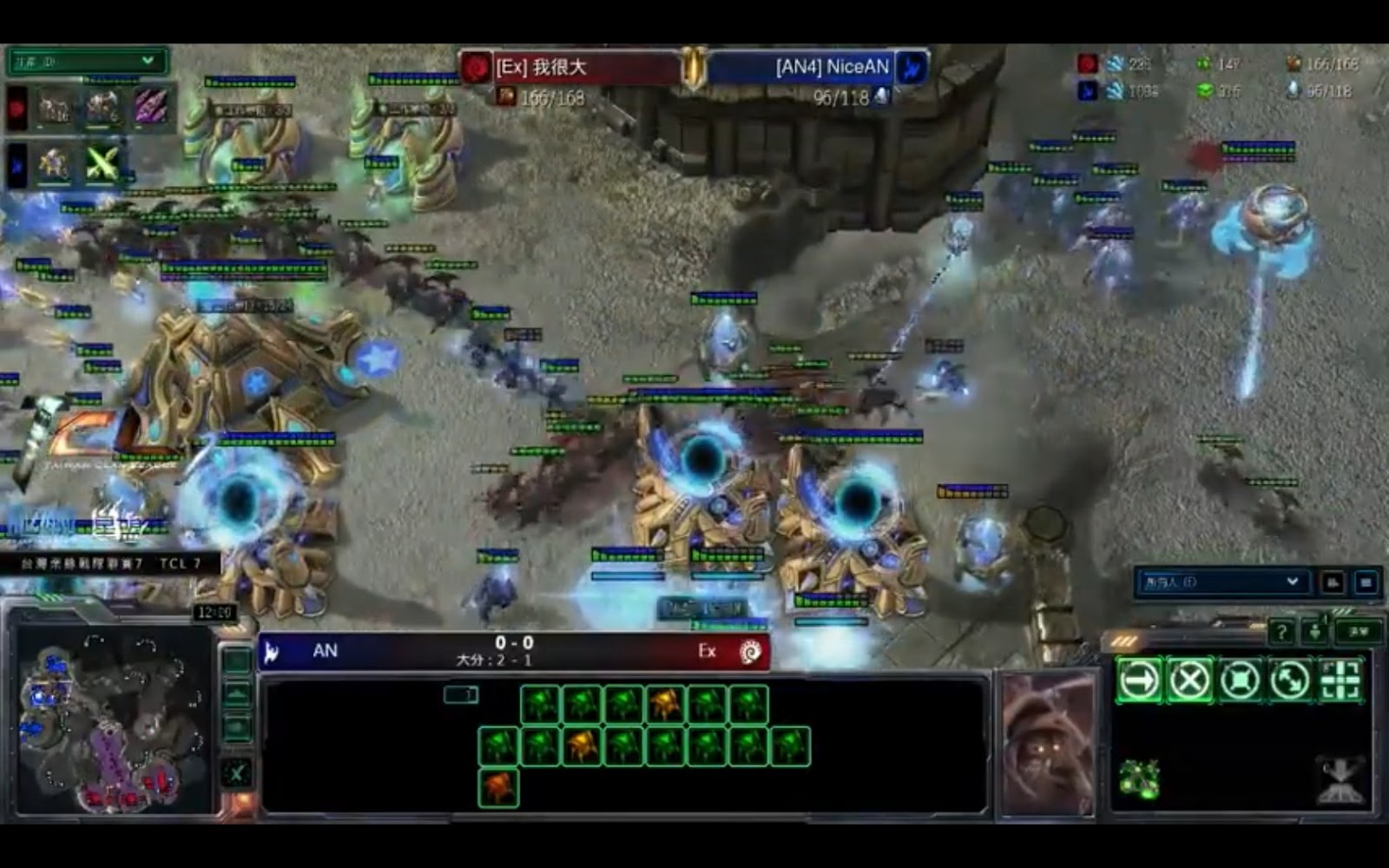Click the minimap
The width and height of the screenshot is (1389, 868).
(x=111, y=722)
